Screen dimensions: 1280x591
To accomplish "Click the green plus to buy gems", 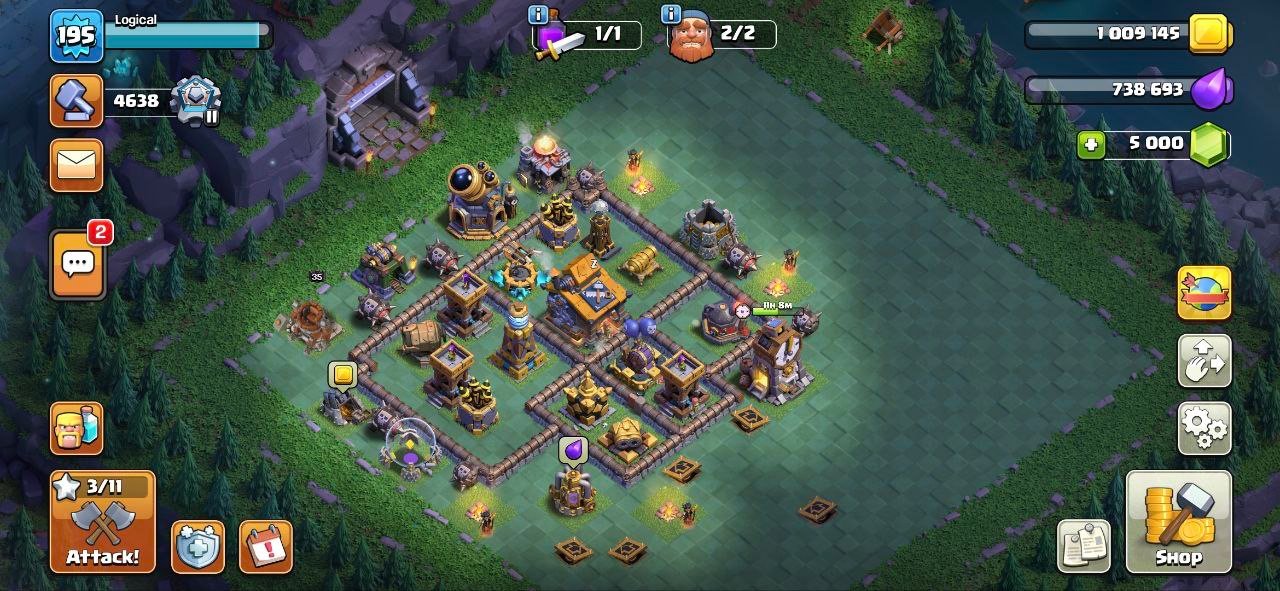I will (1091, 144).
